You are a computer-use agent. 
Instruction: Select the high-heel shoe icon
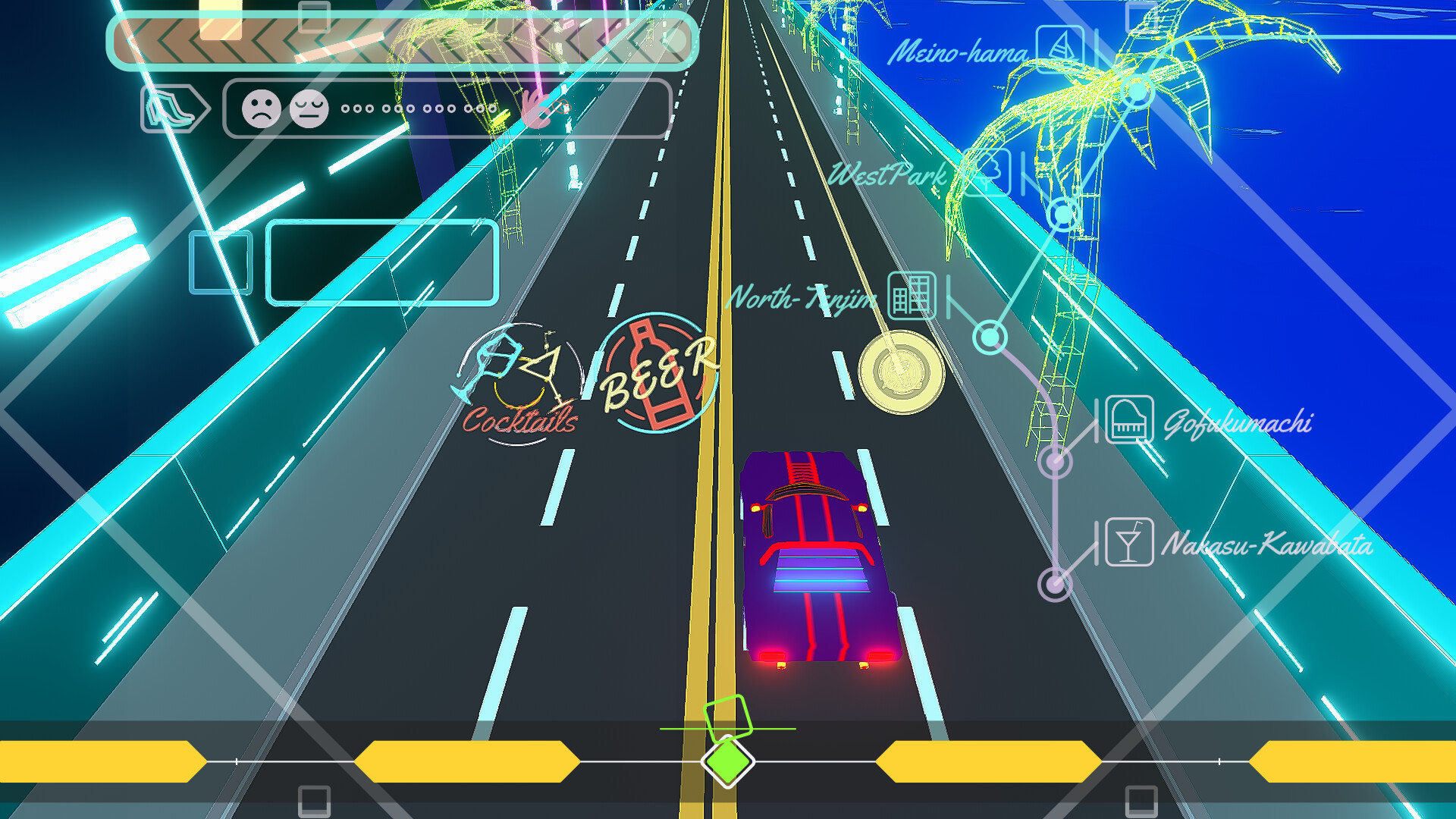pos(170,108)
